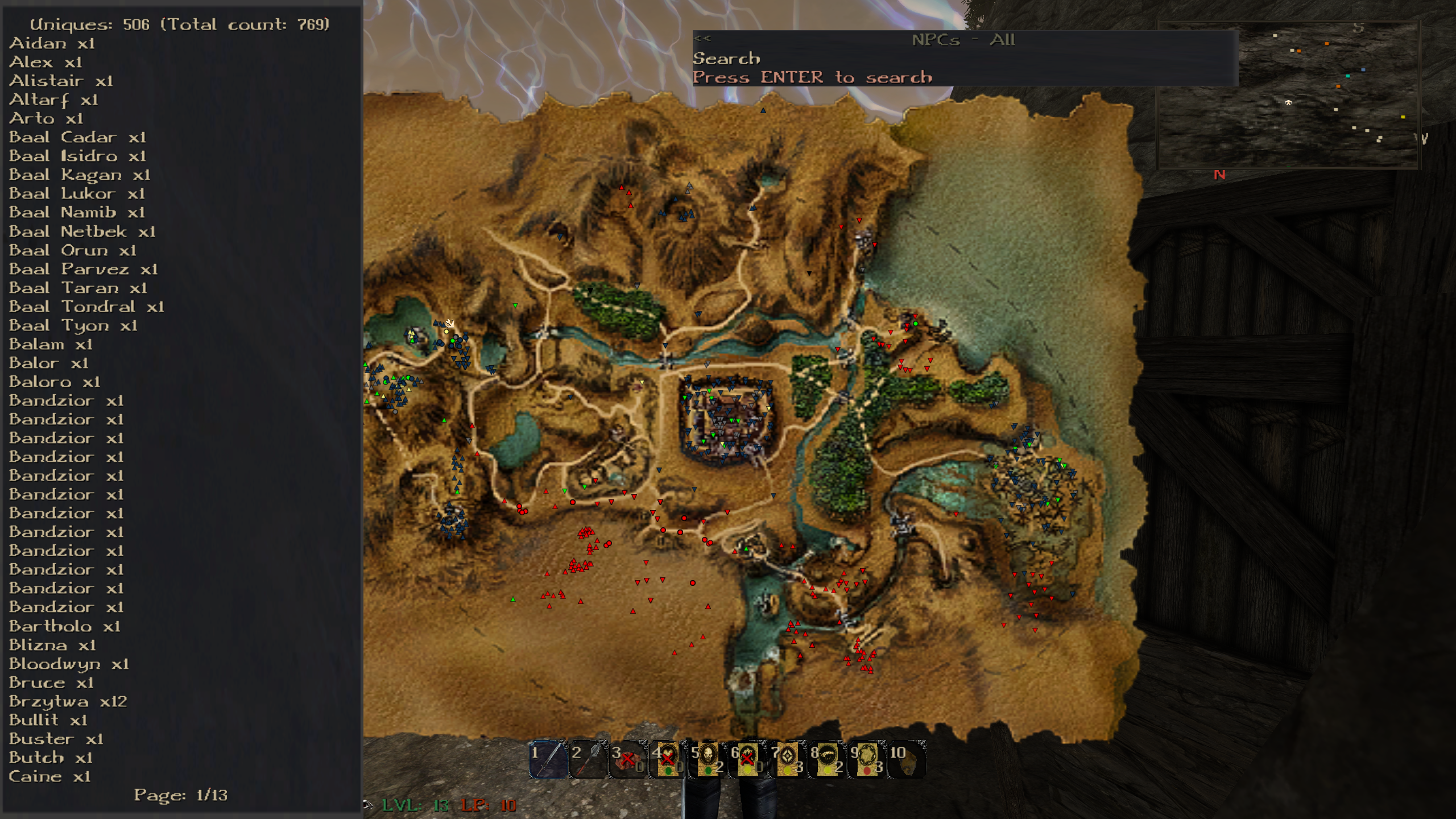Select Aidan in the NPC list

point(52,44)
